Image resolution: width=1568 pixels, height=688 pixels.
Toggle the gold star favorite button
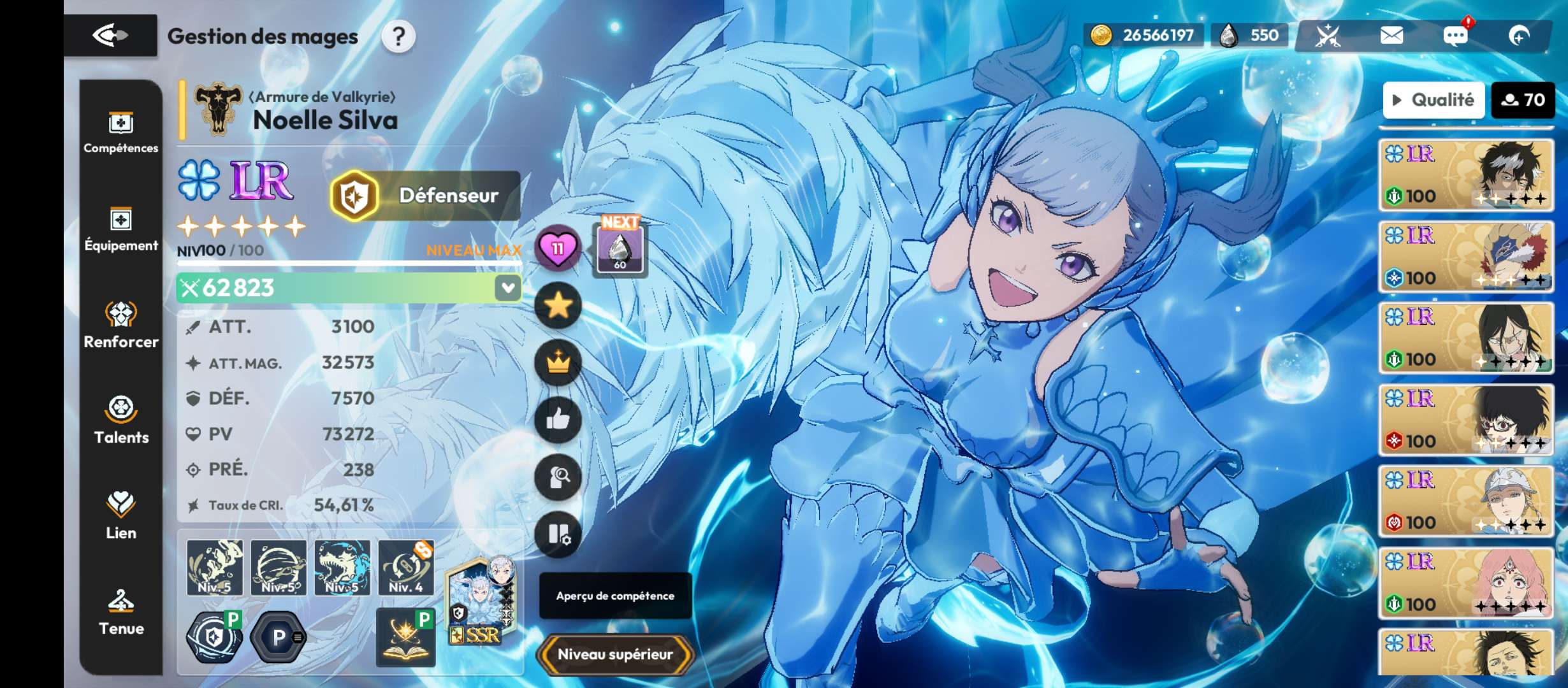pyautogui.click(x=558, y=306)
